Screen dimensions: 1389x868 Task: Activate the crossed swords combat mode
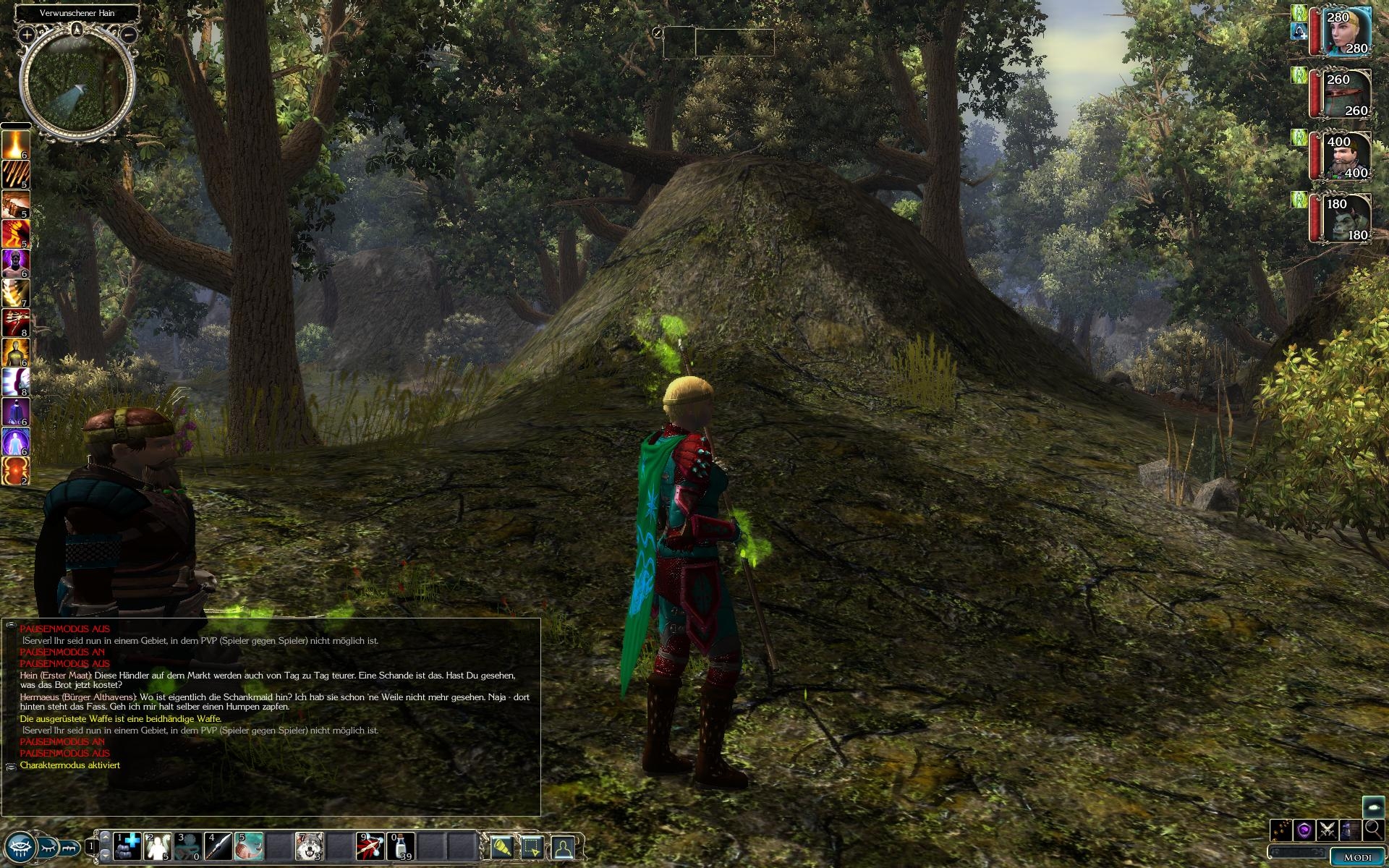(x=1327, y=830)
